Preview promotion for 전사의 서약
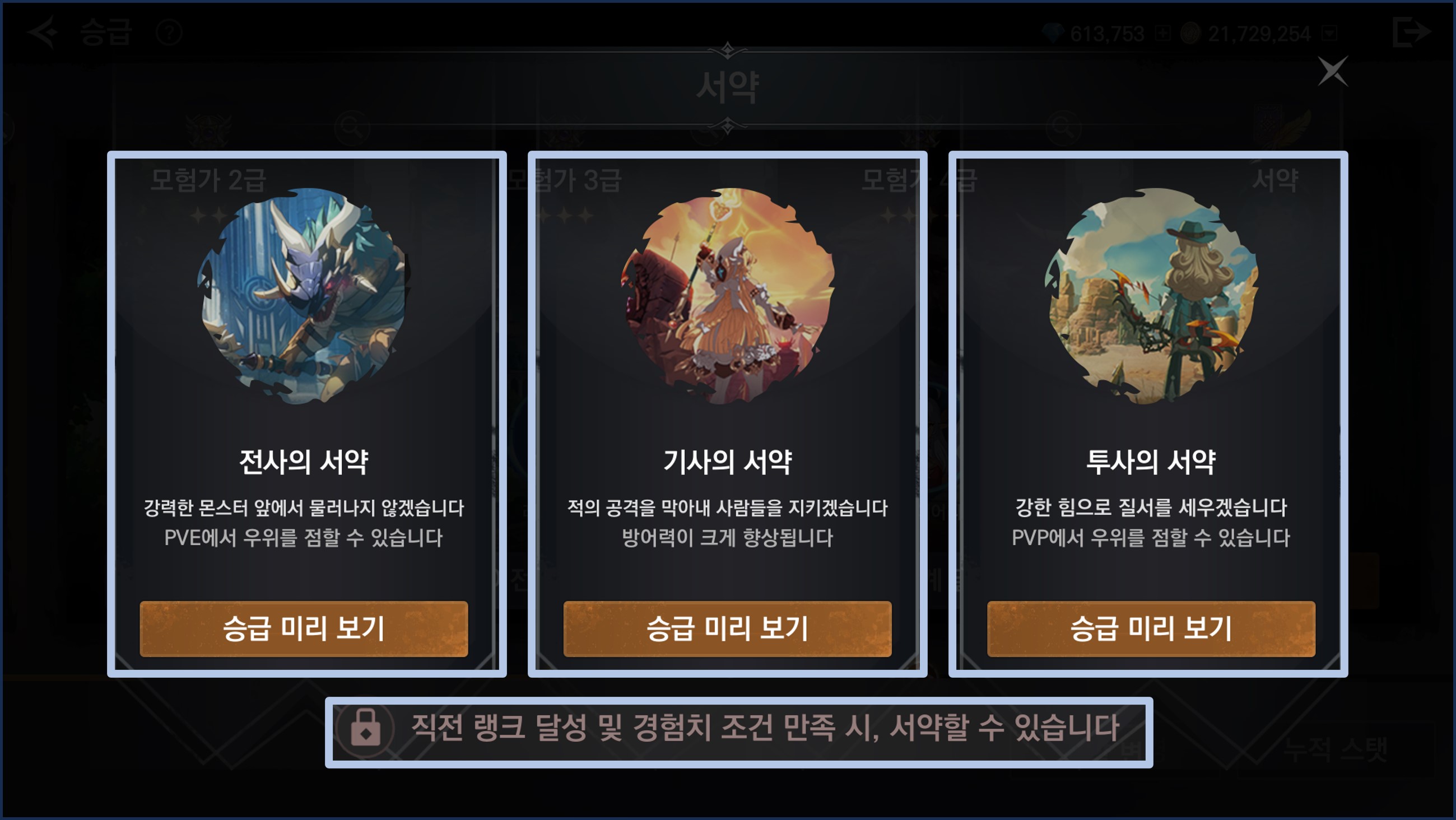Image resolution: width=1456 pixels, height=820 pixels. point(304,628)
